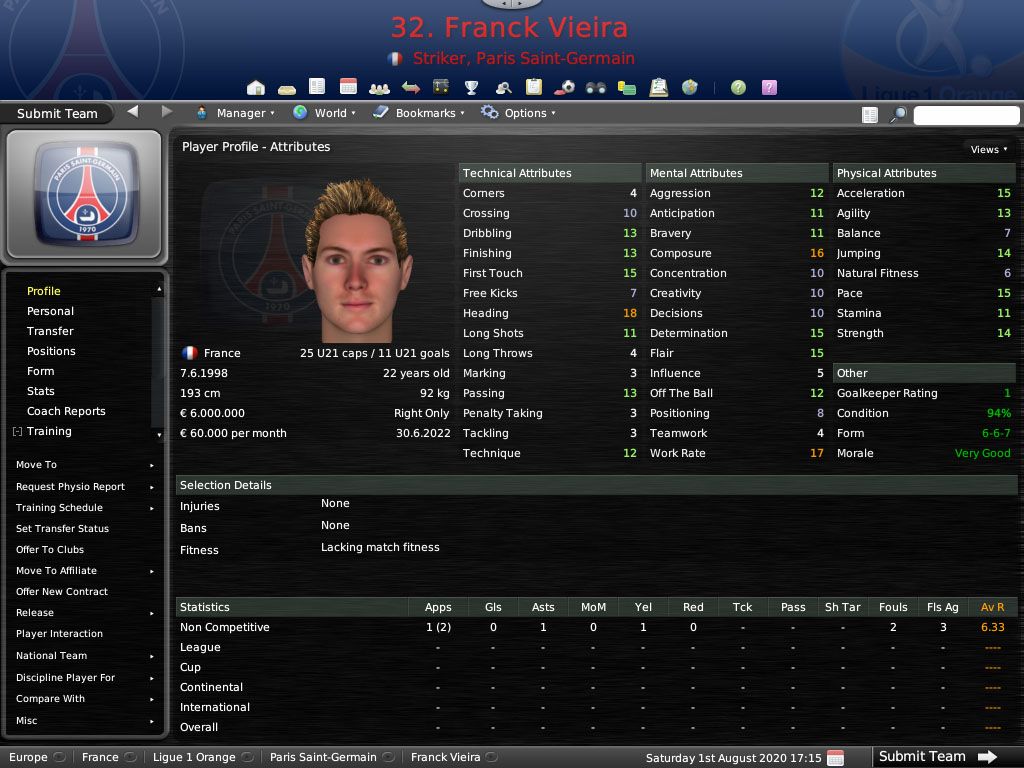Open the Player Interaction option
Viewport: 1024px width, 768px height.
coord(59,634)
